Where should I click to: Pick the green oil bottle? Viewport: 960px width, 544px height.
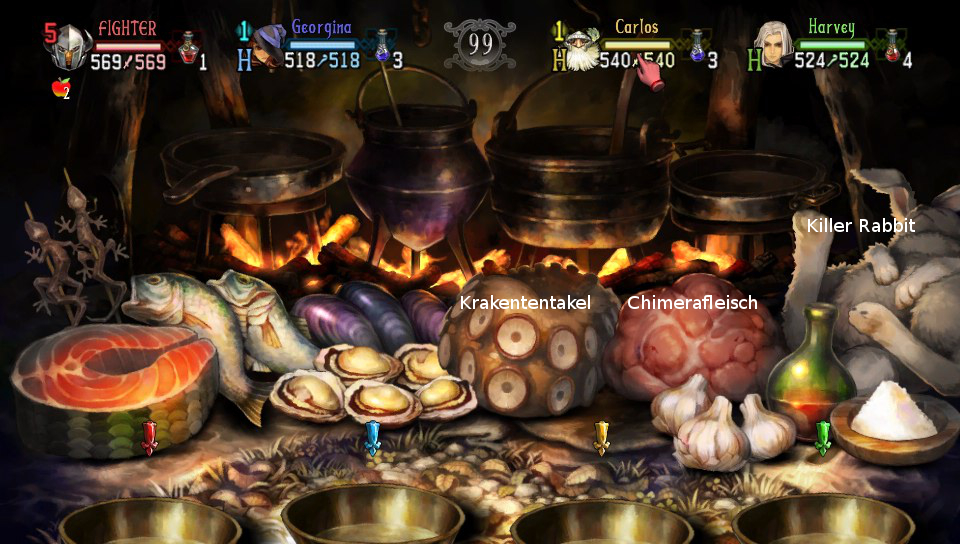pos(810,370)
